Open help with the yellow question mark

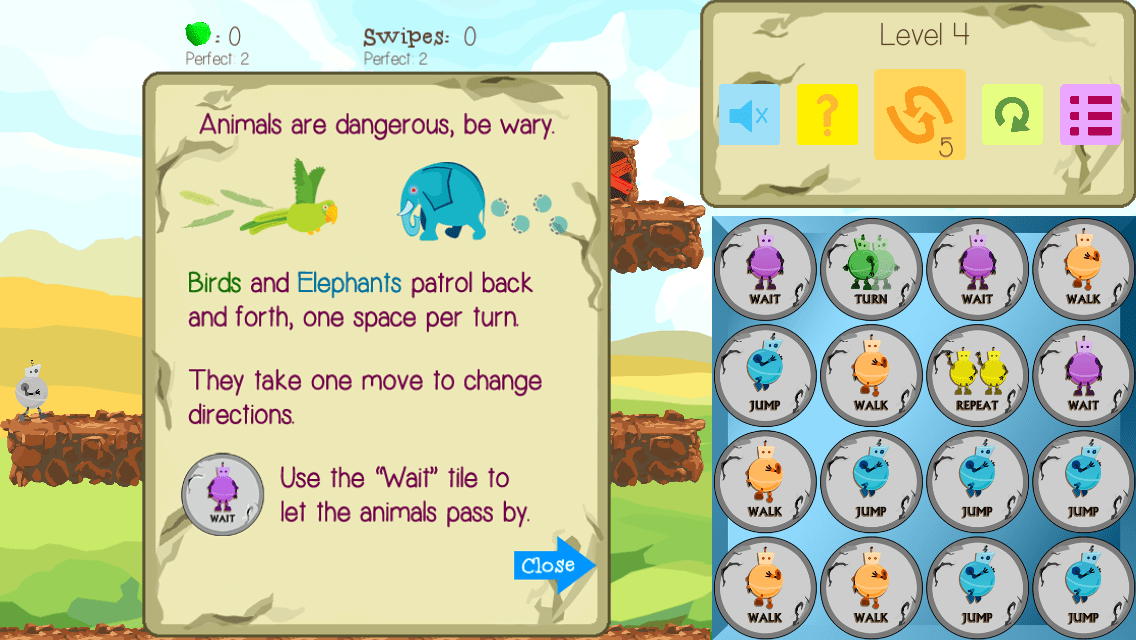pyautogui.click(x=827, y=115)
